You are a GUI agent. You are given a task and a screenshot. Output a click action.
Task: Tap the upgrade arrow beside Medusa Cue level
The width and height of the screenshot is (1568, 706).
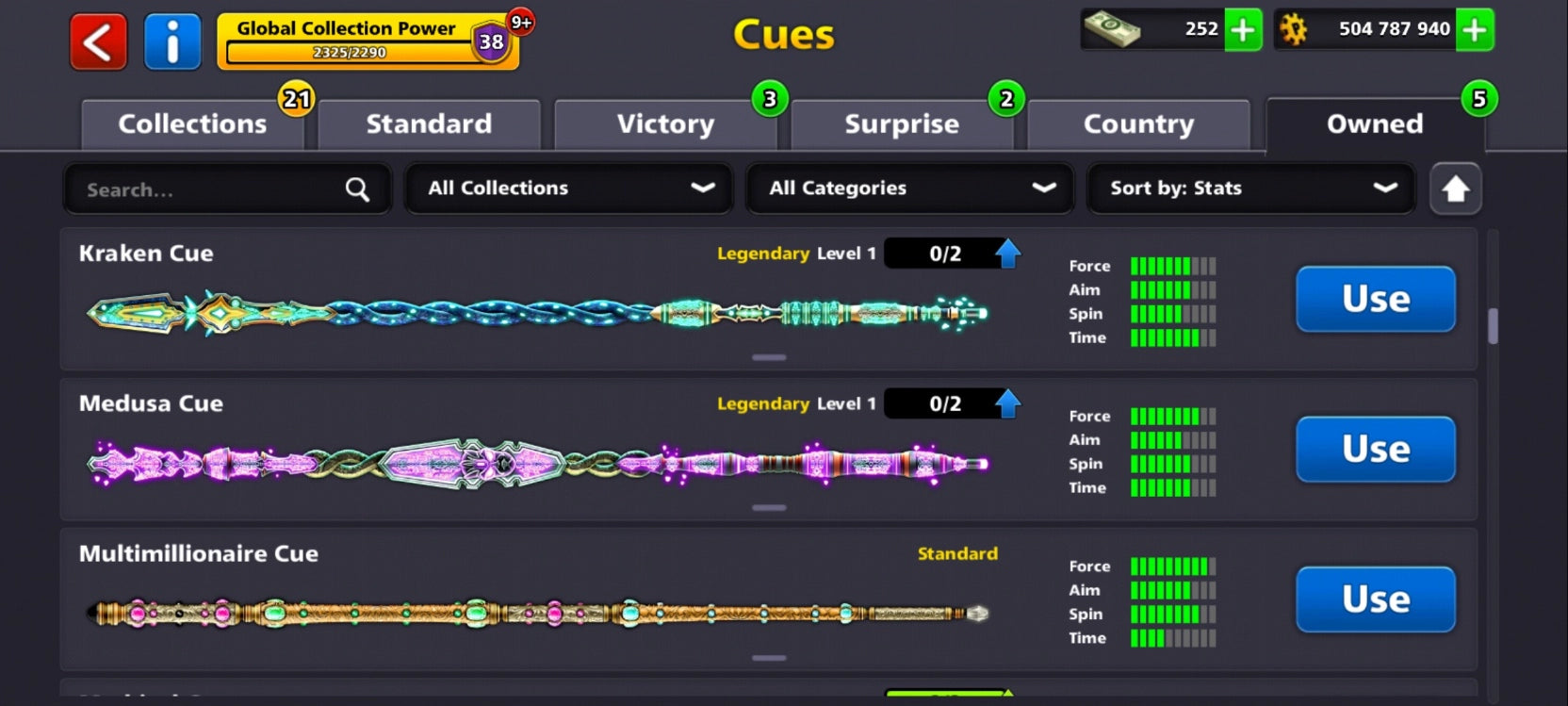[x=1009, y=402]
